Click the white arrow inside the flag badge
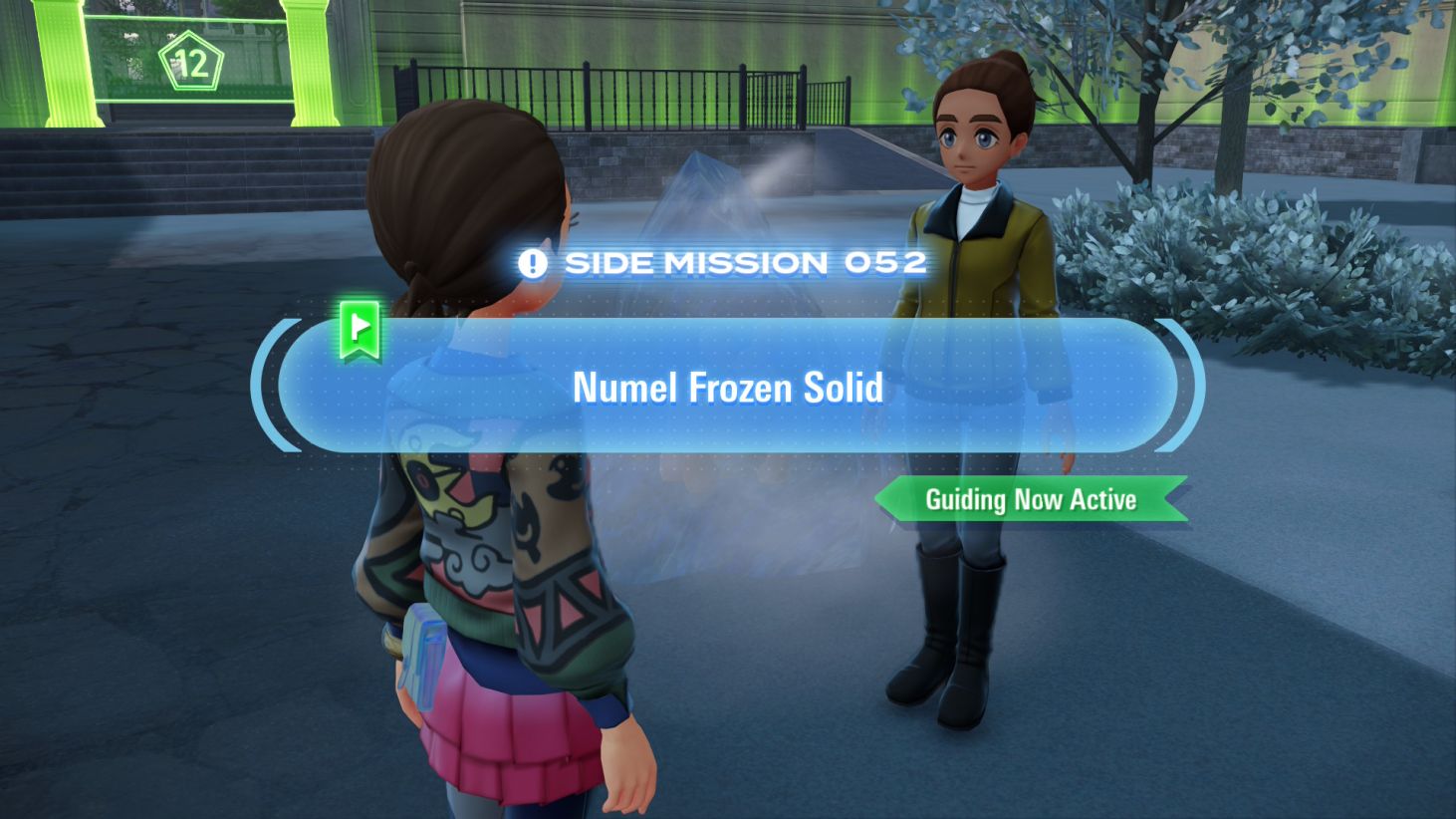This screenshot has width=1456, height=819. coord(362,326)
